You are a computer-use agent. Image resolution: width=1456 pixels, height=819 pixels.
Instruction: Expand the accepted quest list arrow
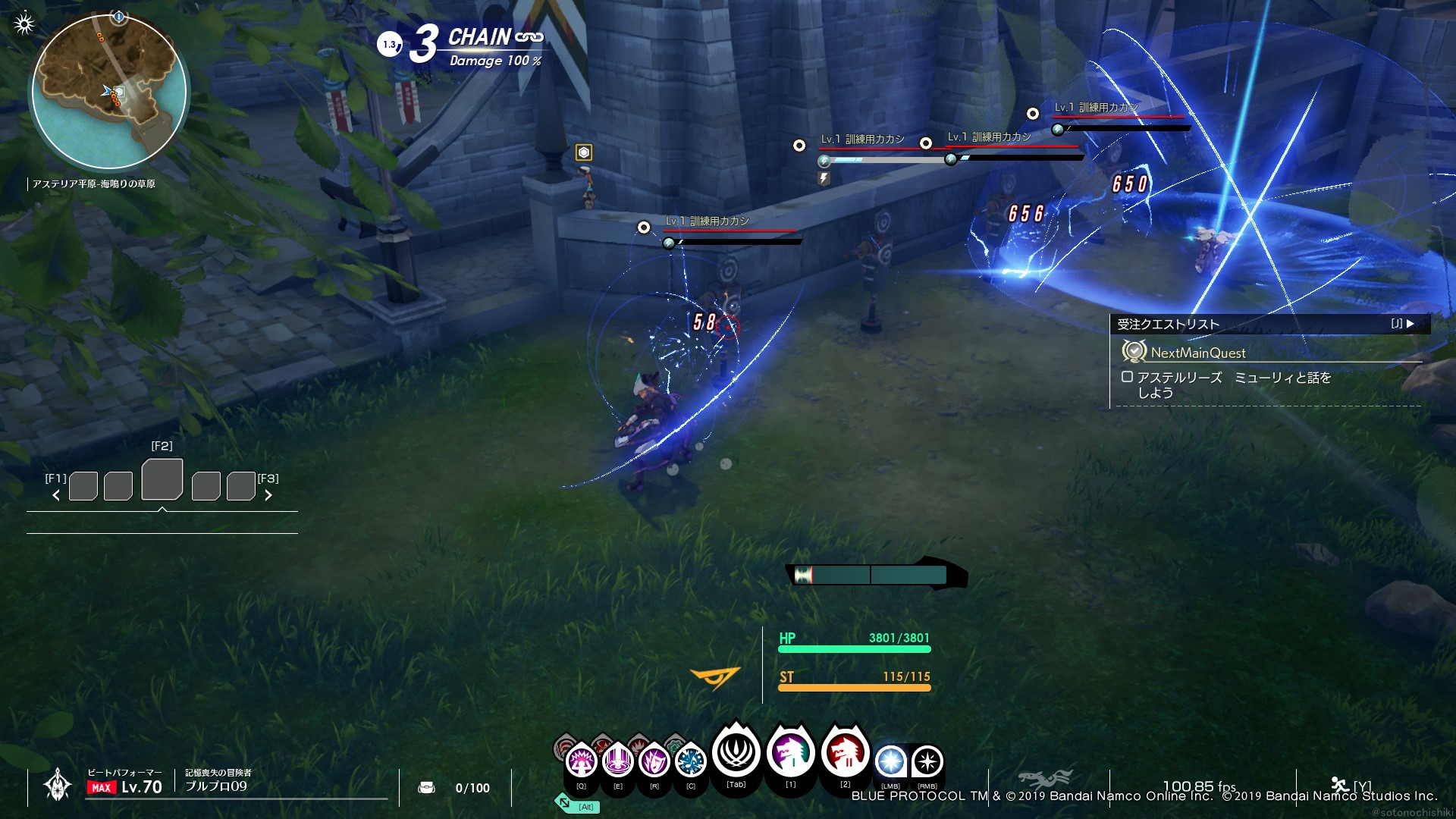1410,324
